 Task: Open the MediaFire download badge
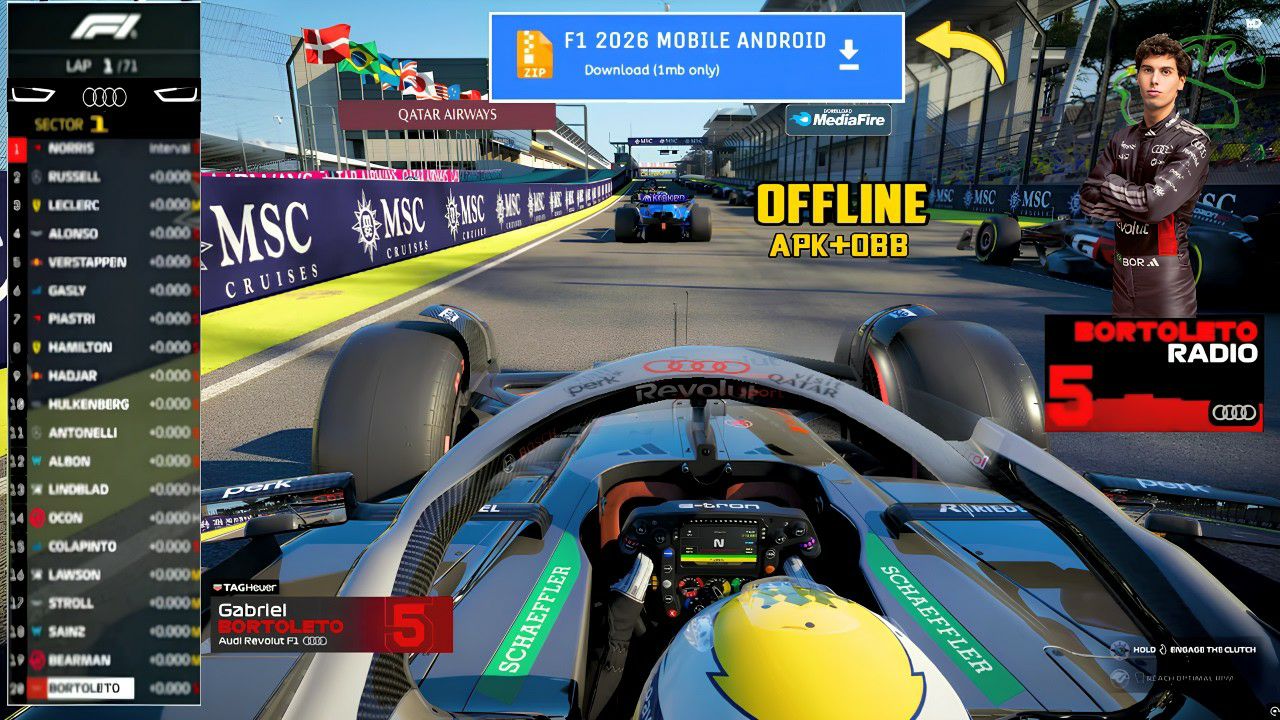click(x=838, y=120)
